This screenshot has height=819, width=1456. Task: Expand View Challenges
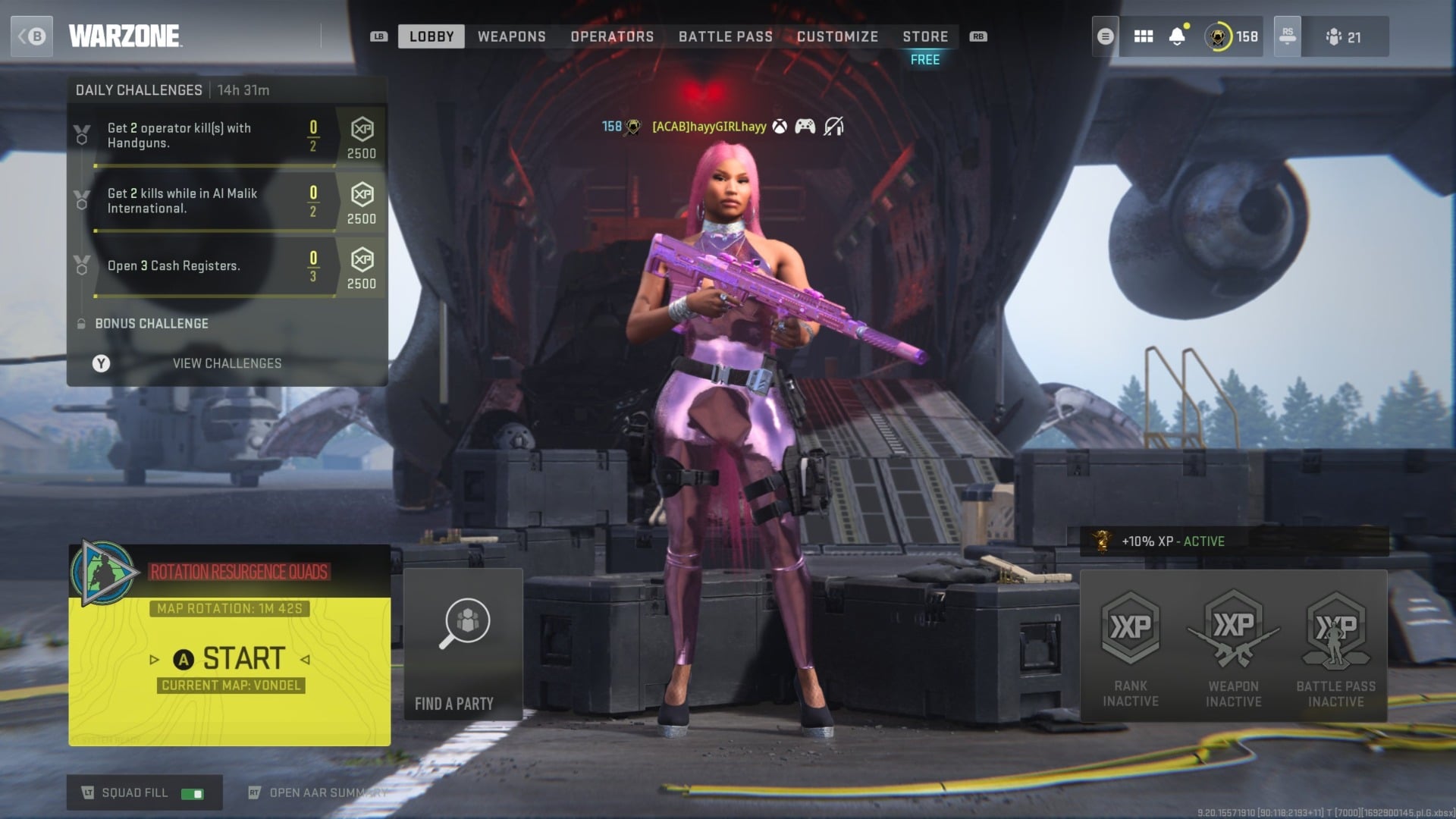[x=227, y=363]
